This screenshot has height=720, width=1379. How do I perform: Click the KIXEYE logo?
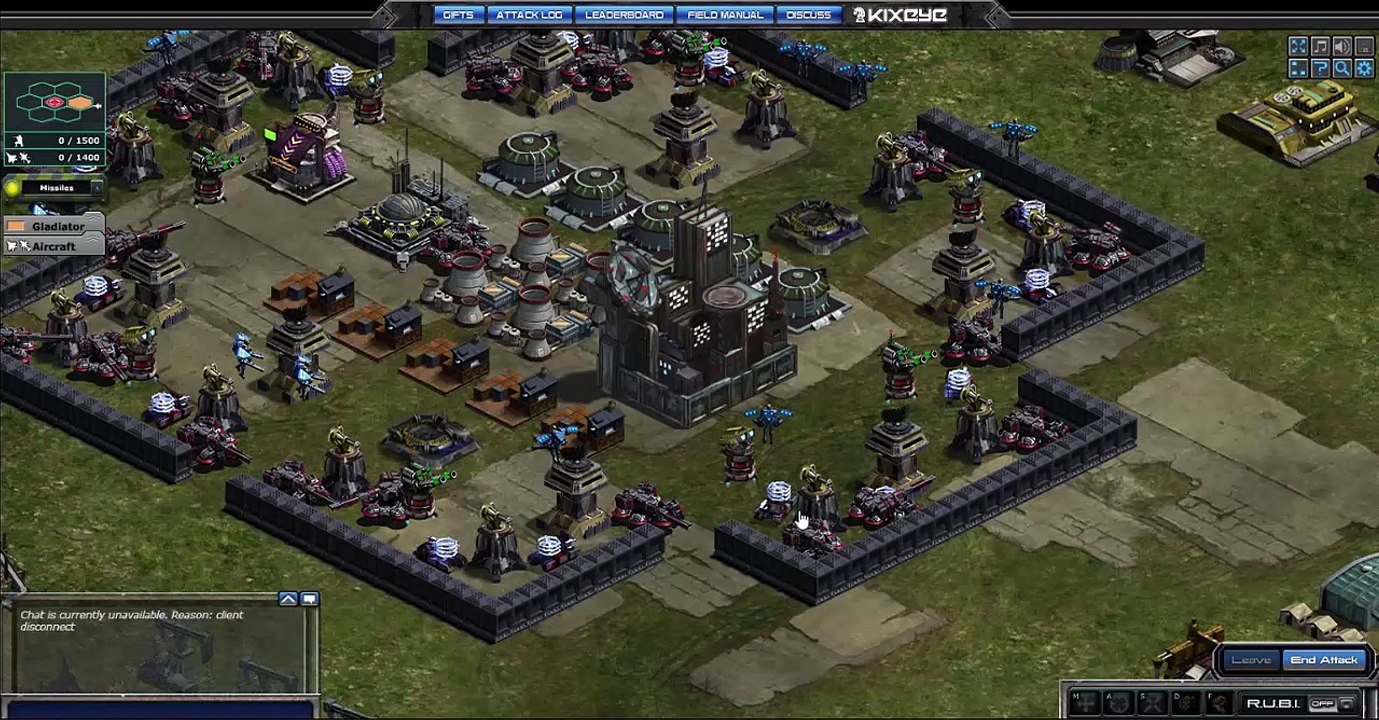point(898,15)
